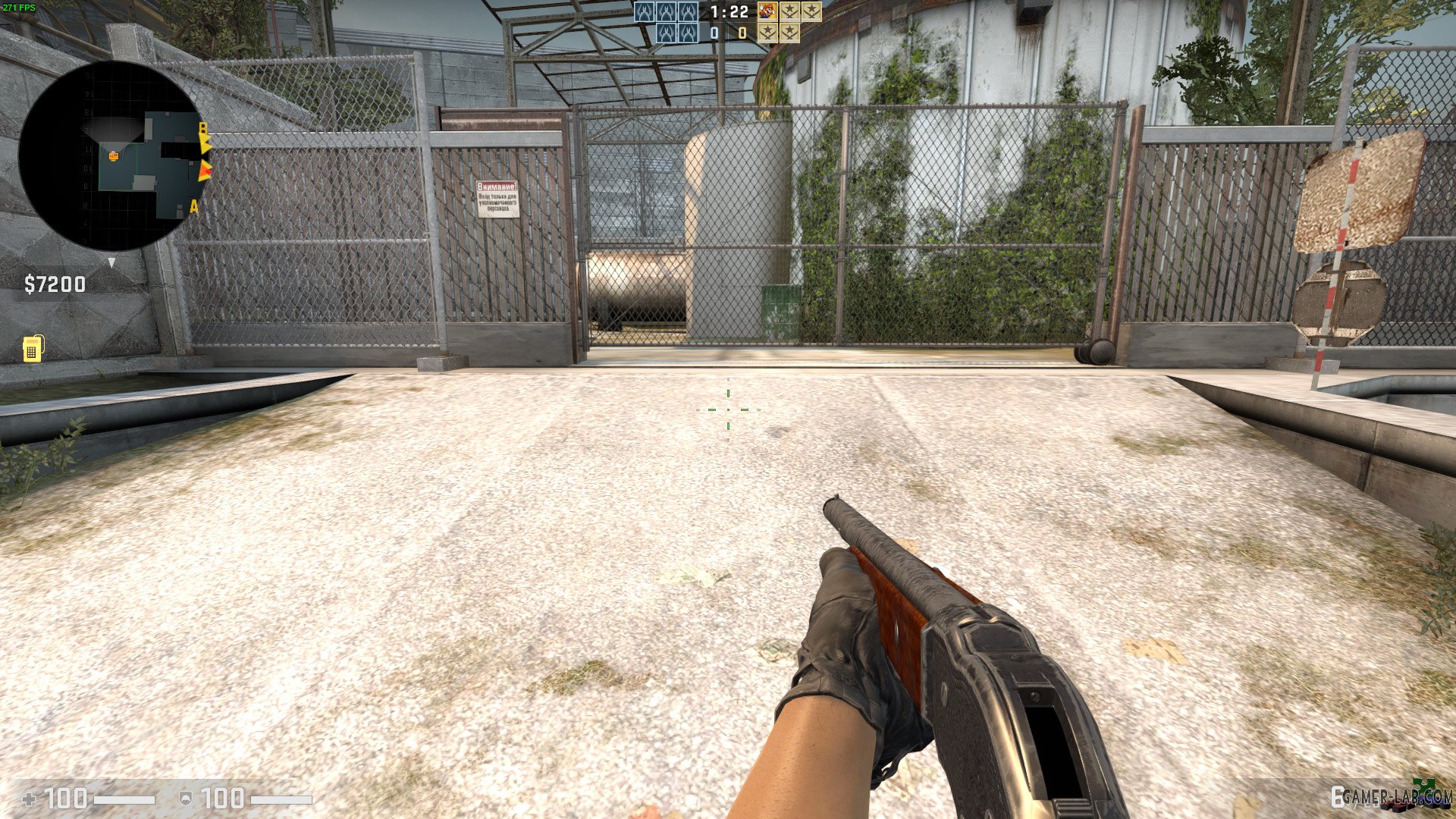This screenshot has width=1456, height=819.
Task: Click the armor helmet icon
Action: pos(187,799)
